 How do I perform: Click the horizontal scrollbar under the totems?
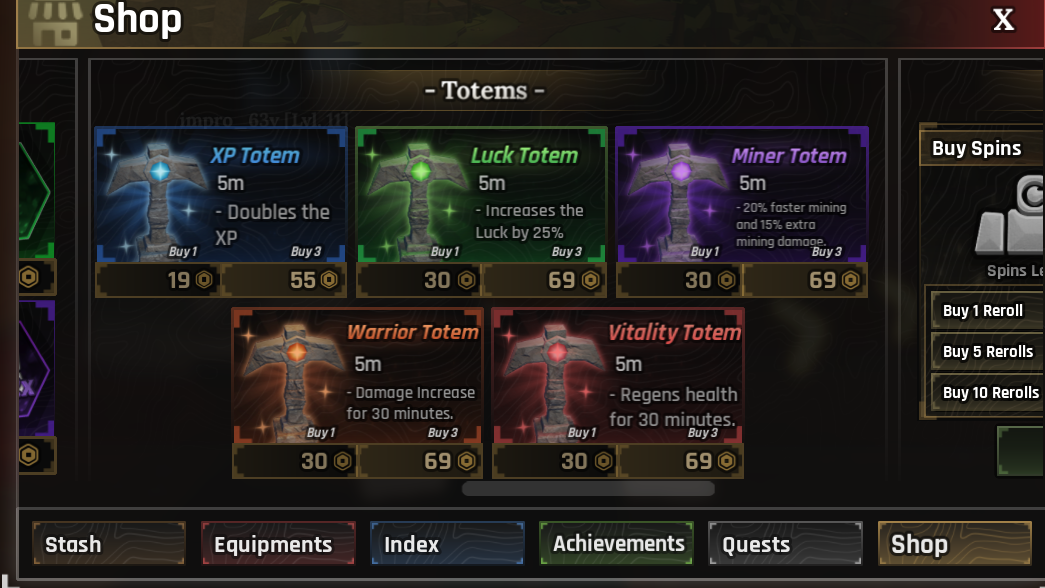588,489
